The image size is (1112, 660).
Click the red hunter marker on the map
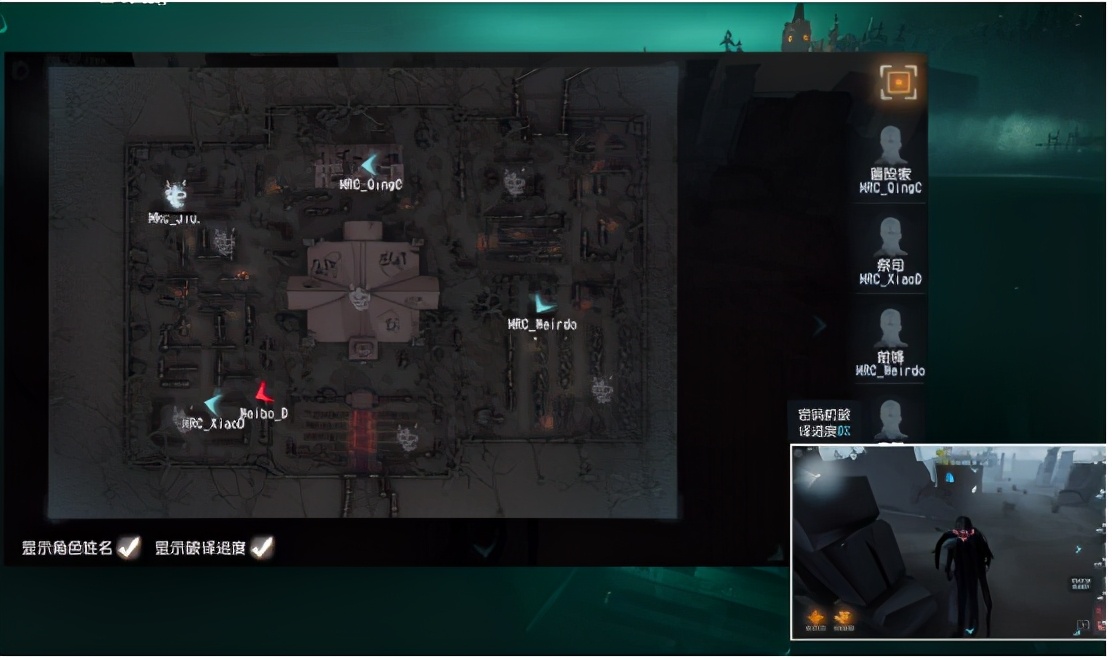pyautogui.click(x=263, y=393)
